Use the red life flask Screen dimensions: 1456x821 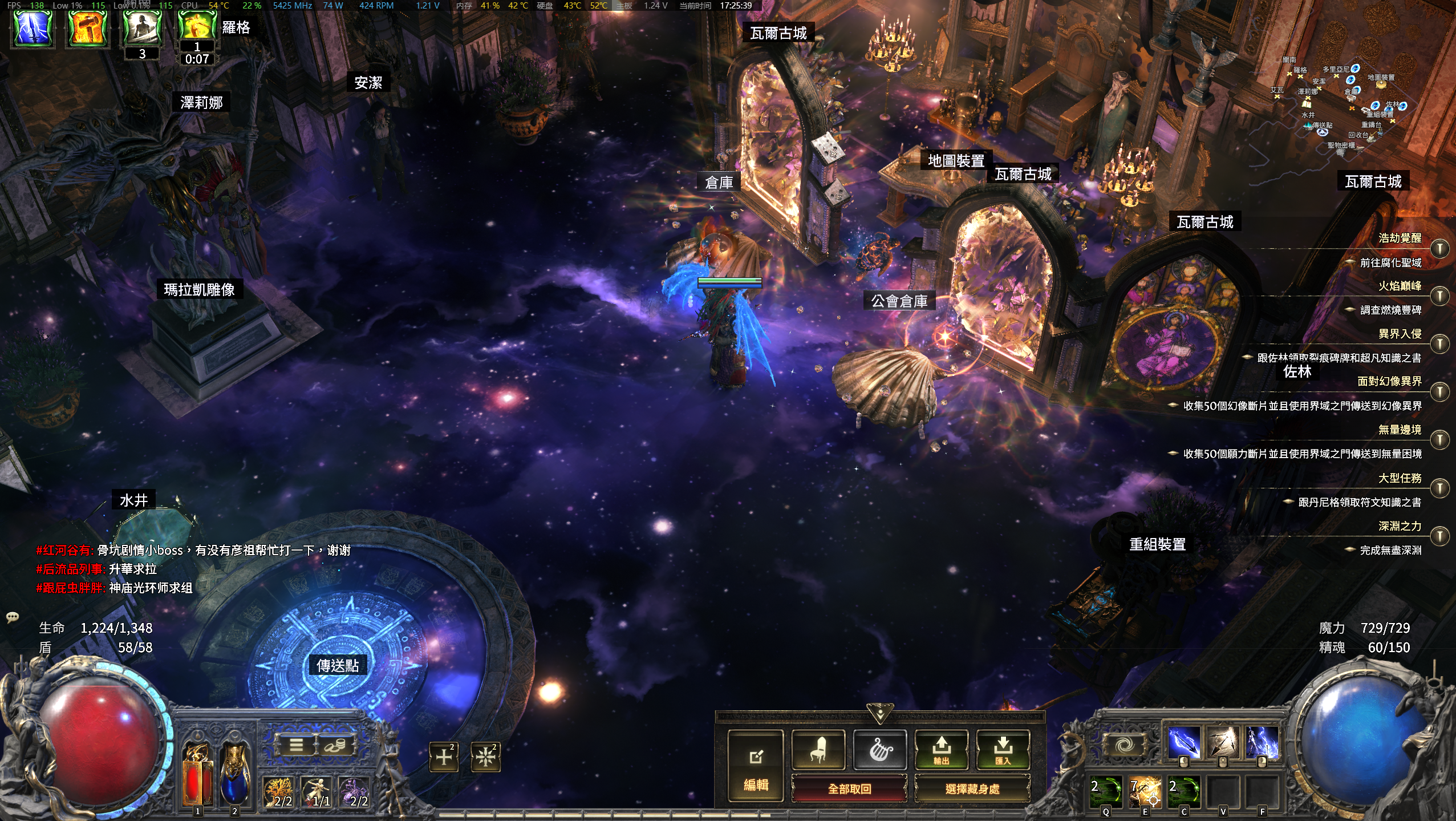197,775
